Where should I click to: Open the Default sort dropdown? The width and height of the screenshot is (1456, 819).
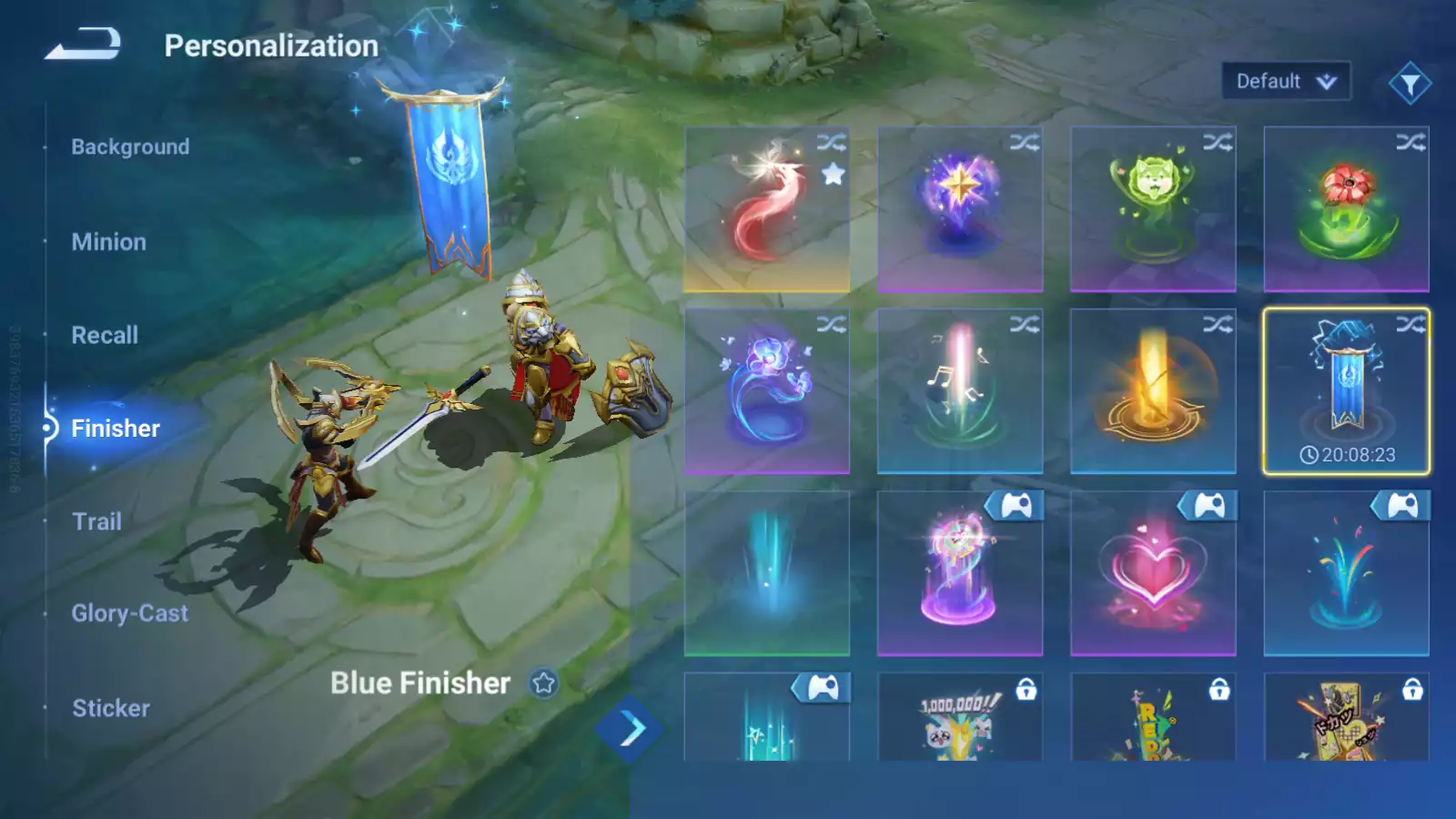[x=1285, y=82]
